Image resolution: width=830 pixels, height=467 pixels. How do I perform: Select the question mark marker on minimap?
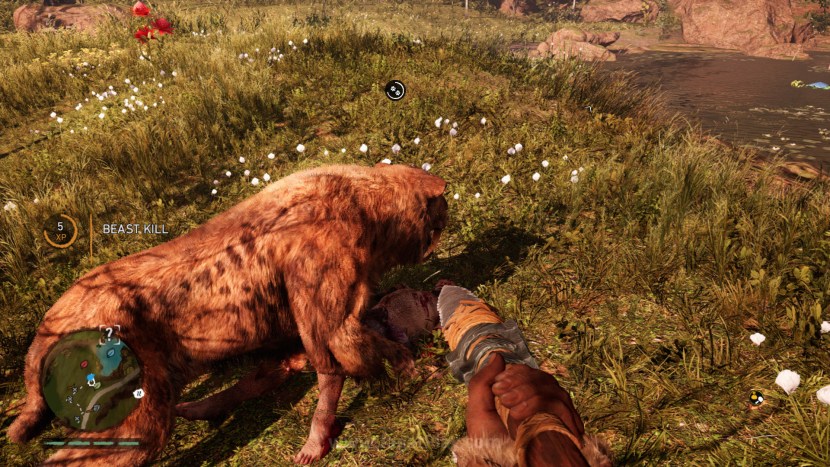click(110, 336)
